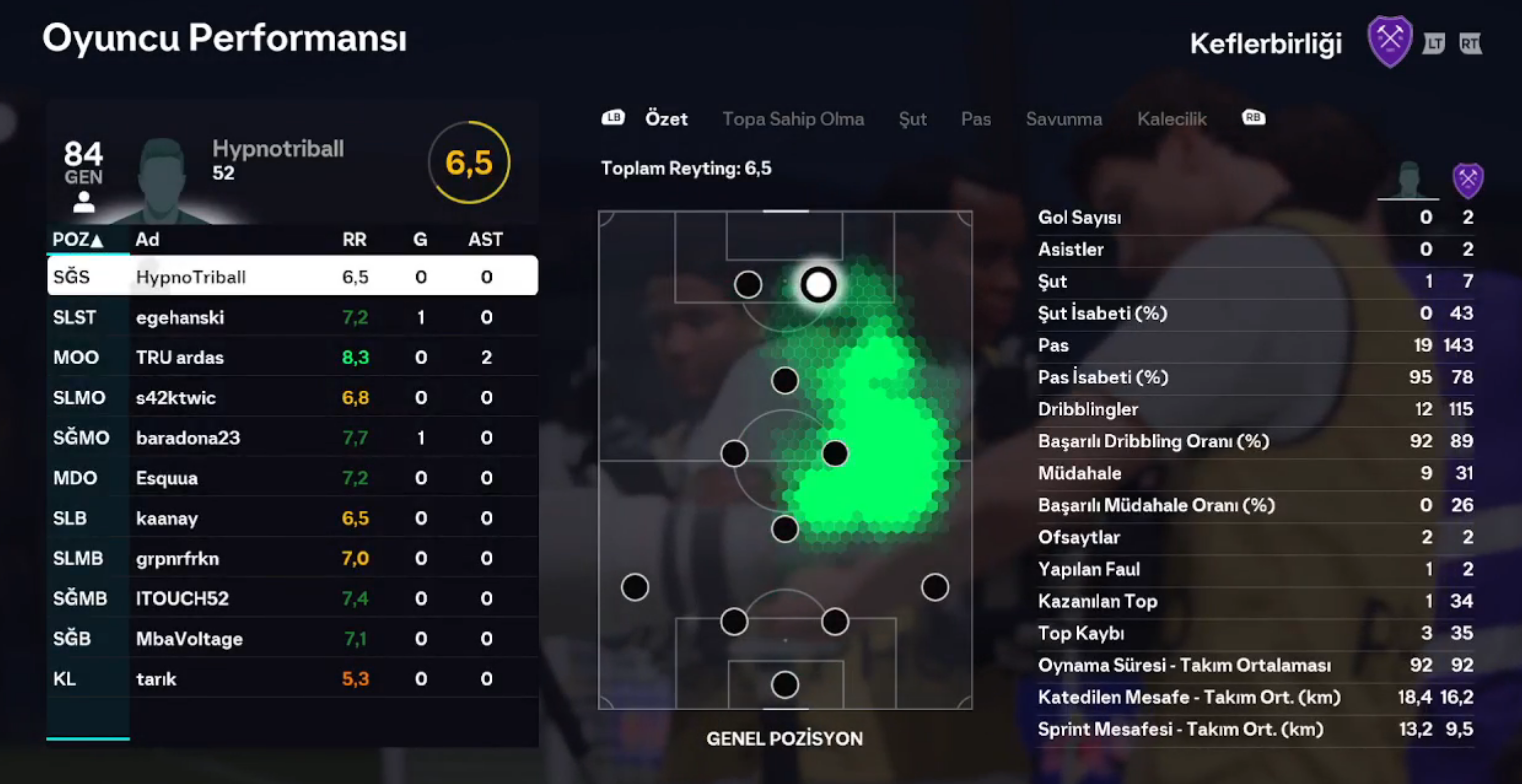This screenshot has height=784, width=1522.
Task: Open the Kalecilik tab
Action: coord(1171,119)
